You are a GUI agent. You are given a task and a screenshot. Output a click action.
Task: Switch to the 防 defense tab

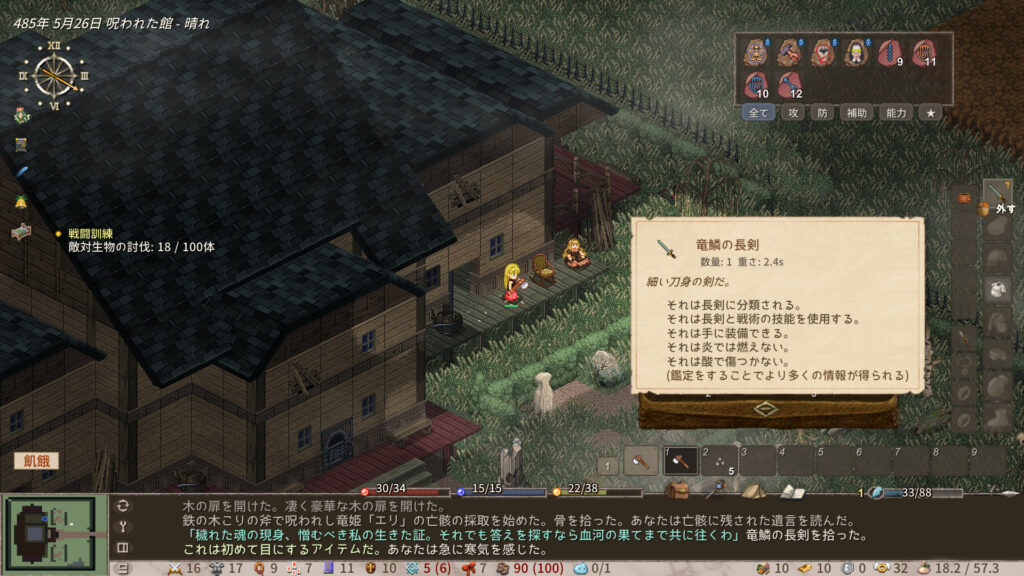tap(822, 113)
